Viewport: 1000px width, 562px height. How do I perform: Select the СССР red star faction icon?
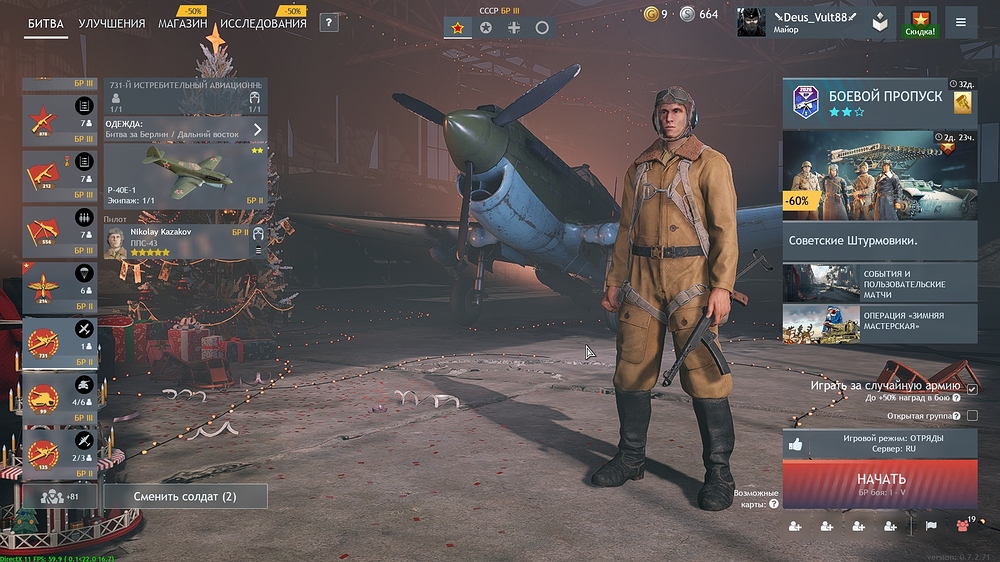click(457, 28)
